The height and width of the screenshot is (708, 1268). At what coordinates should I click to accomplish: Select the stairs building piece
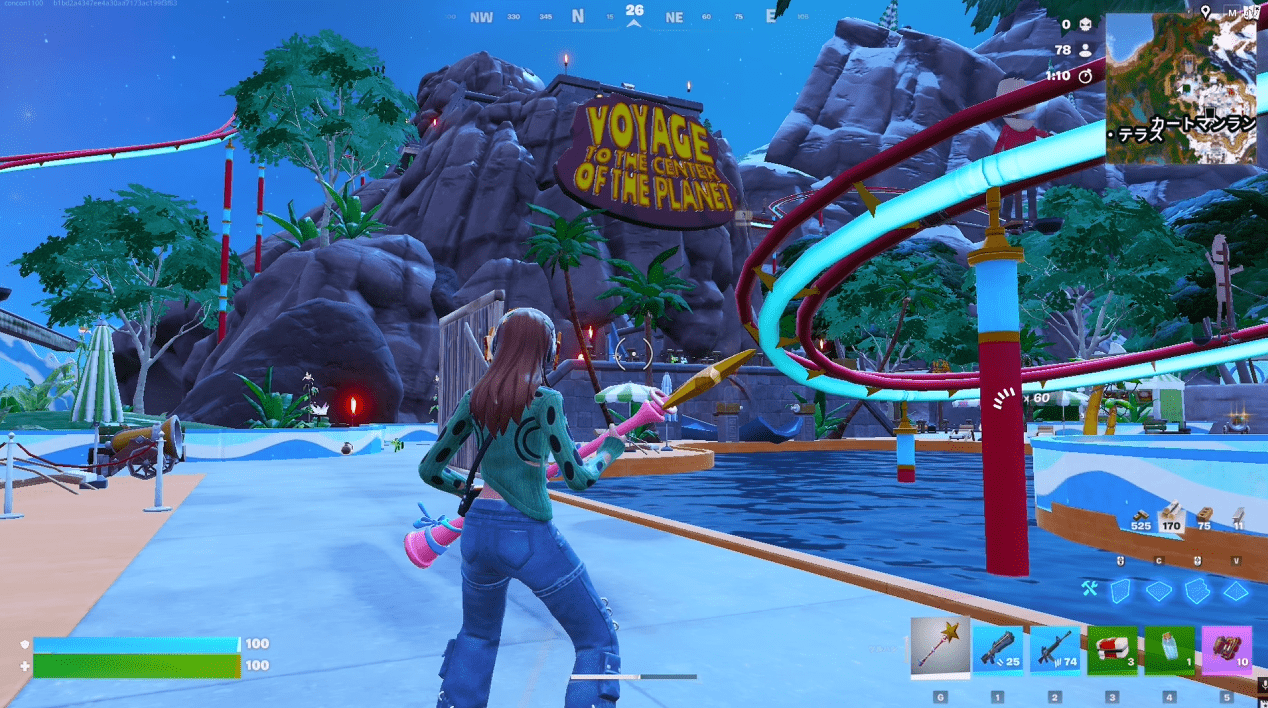tap(1197, 590)
